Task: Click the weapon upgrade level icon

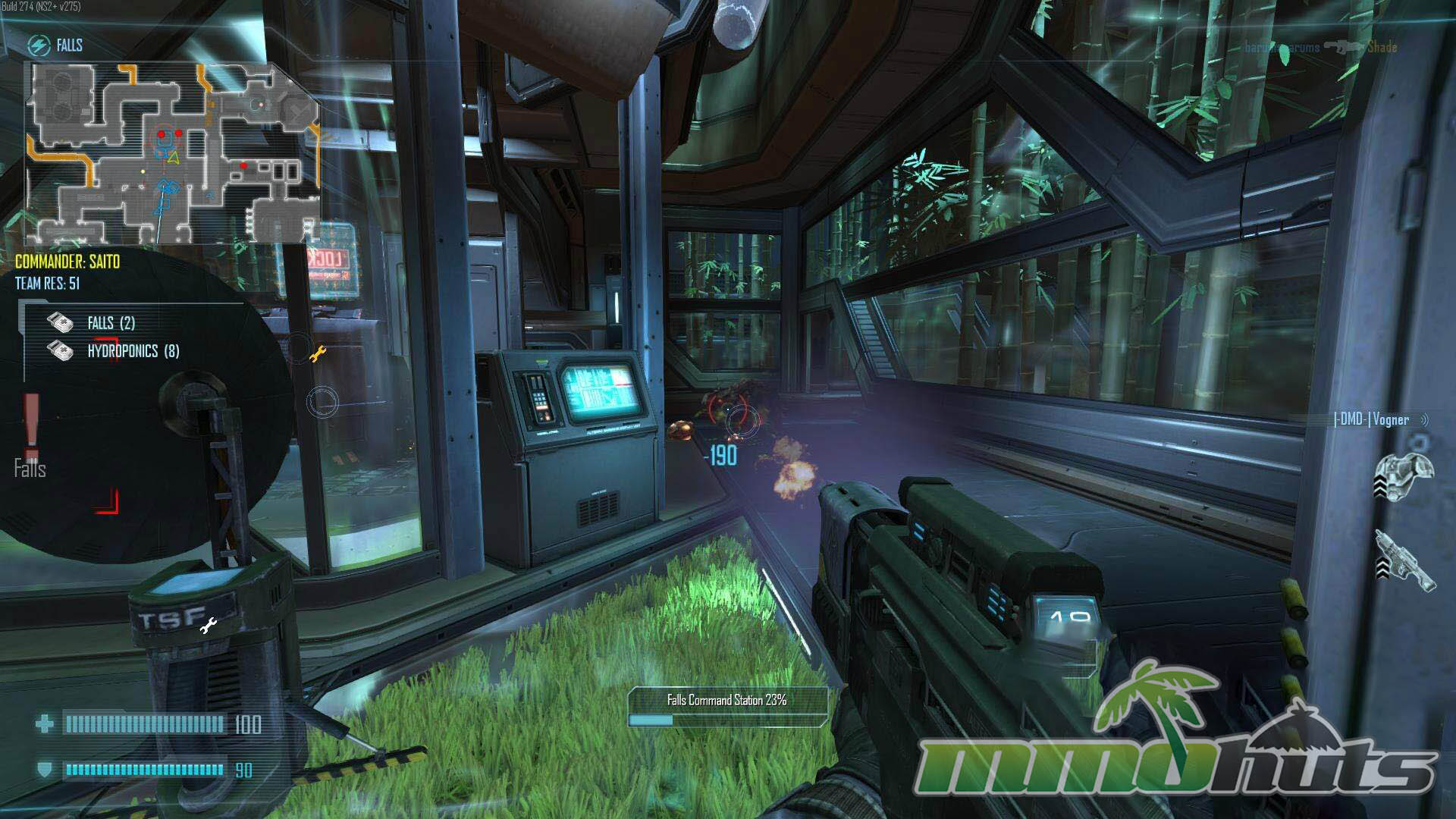Action: tap(1404, 560)
